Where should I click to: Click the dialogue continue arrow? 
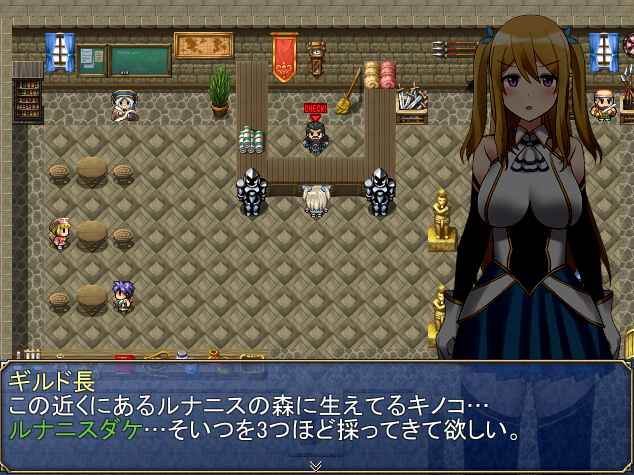[x=316, y=465]
